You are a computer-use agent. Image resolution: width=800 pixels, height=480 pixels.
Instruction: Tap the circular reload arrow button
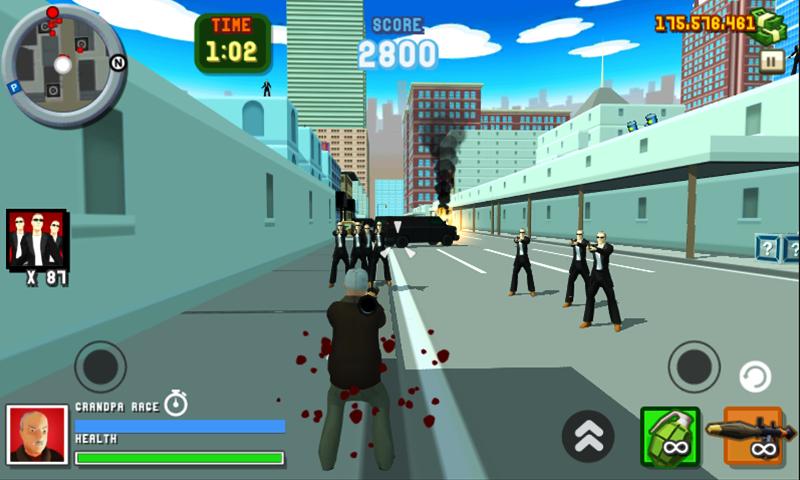755,378
